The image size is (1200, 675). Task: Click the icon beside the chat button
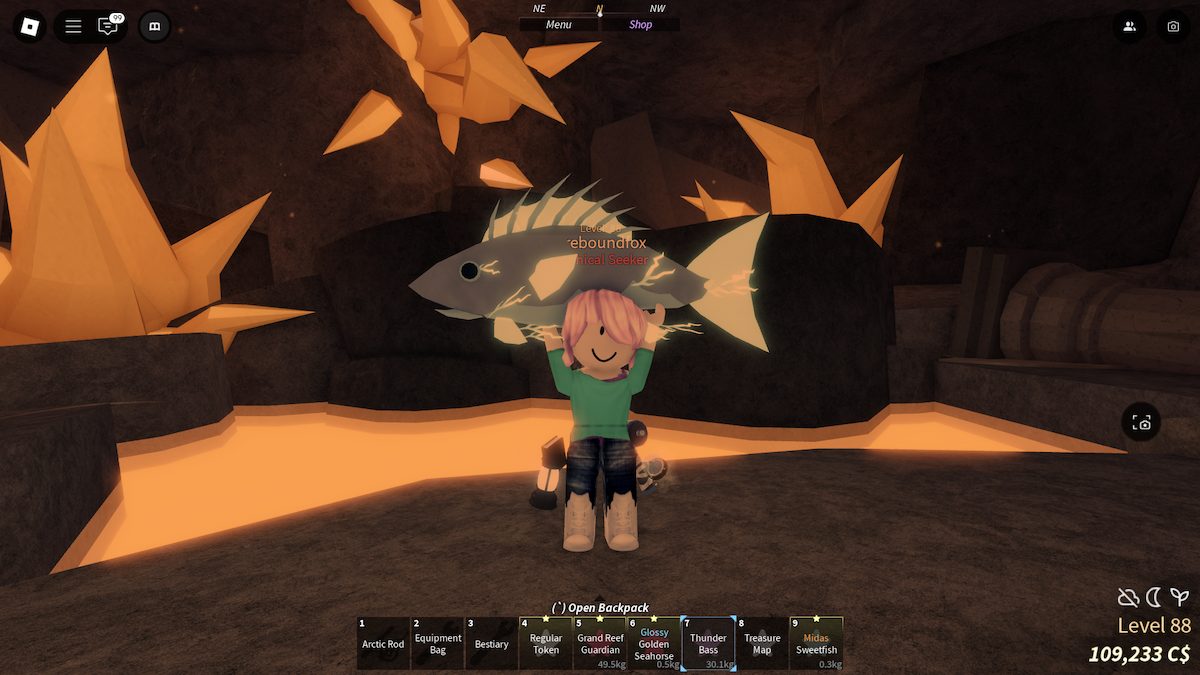(154, 26)
